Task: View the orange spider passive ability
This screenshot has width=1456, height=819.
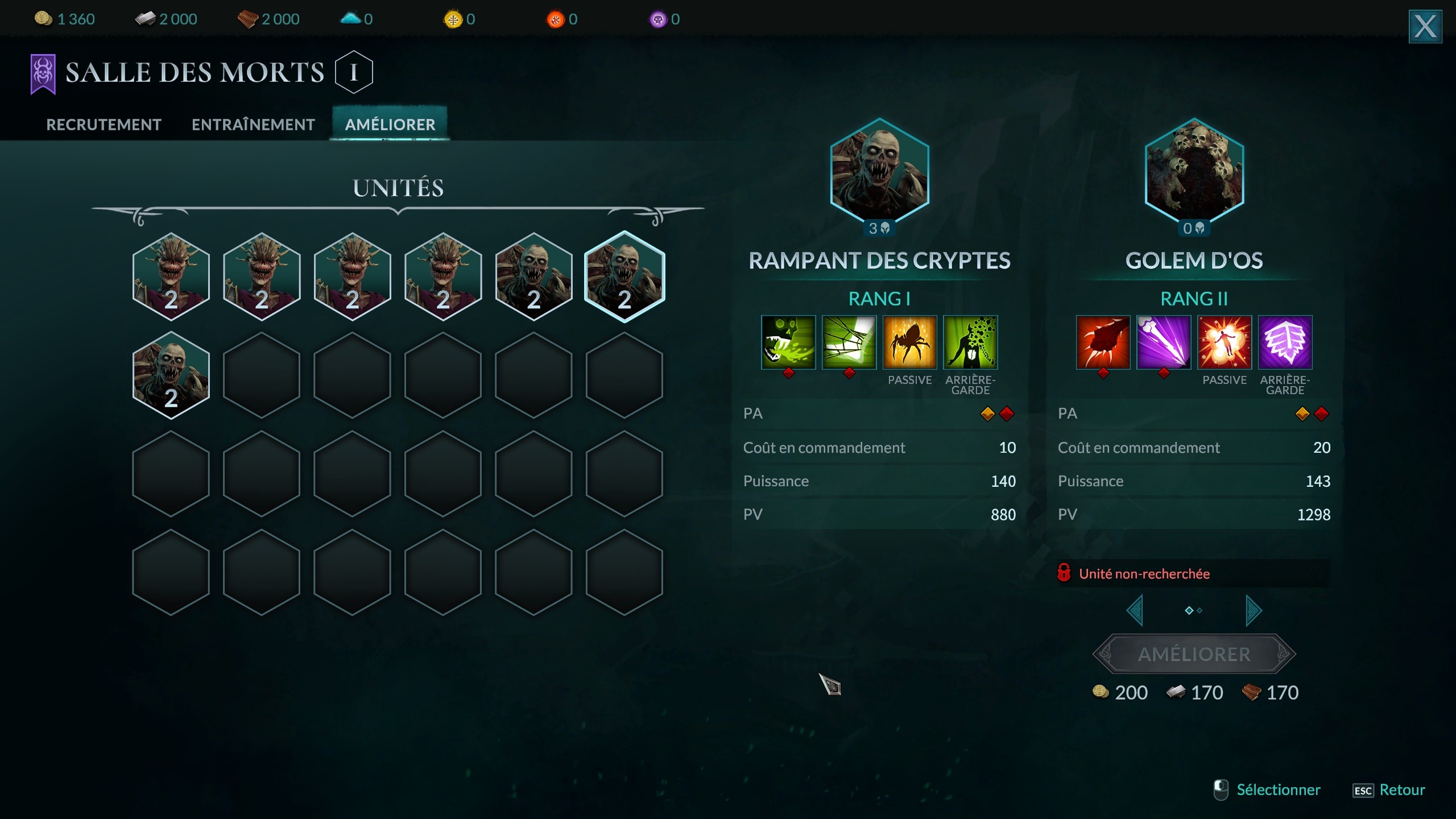Action: point(909,342)
